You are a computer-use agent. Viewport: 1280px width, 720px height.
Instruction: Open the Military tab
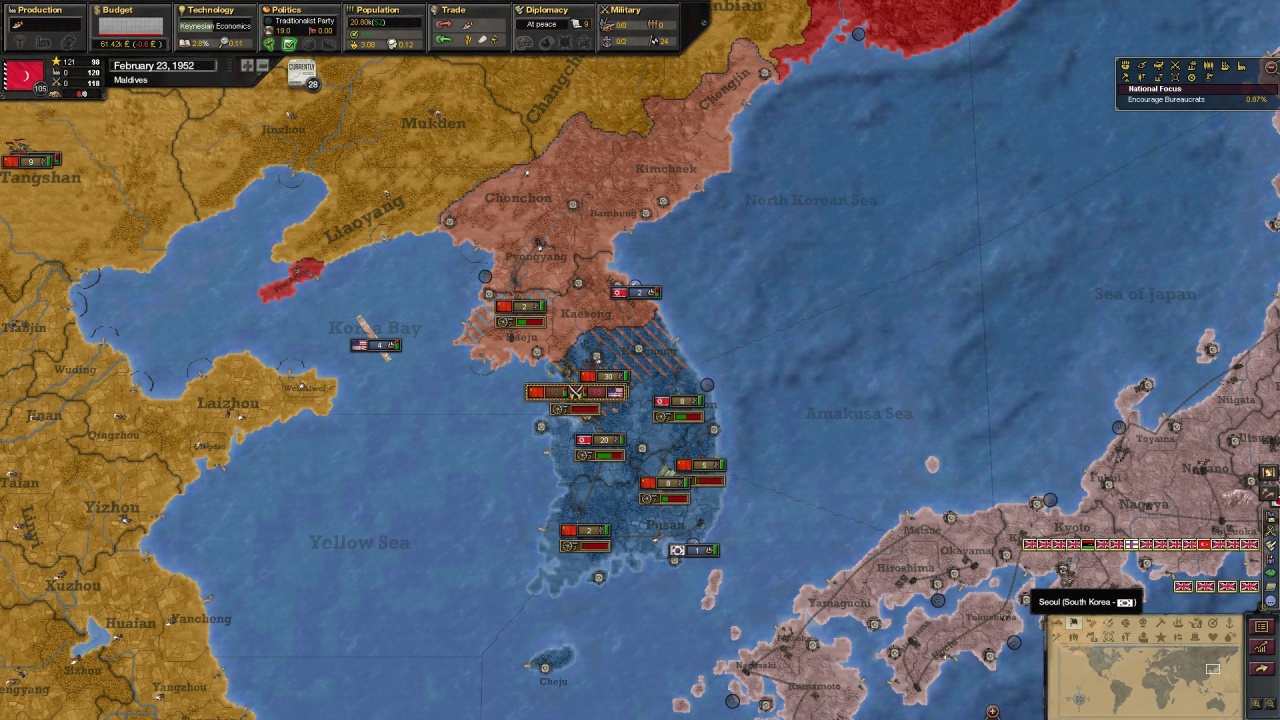tap(625, 10)
